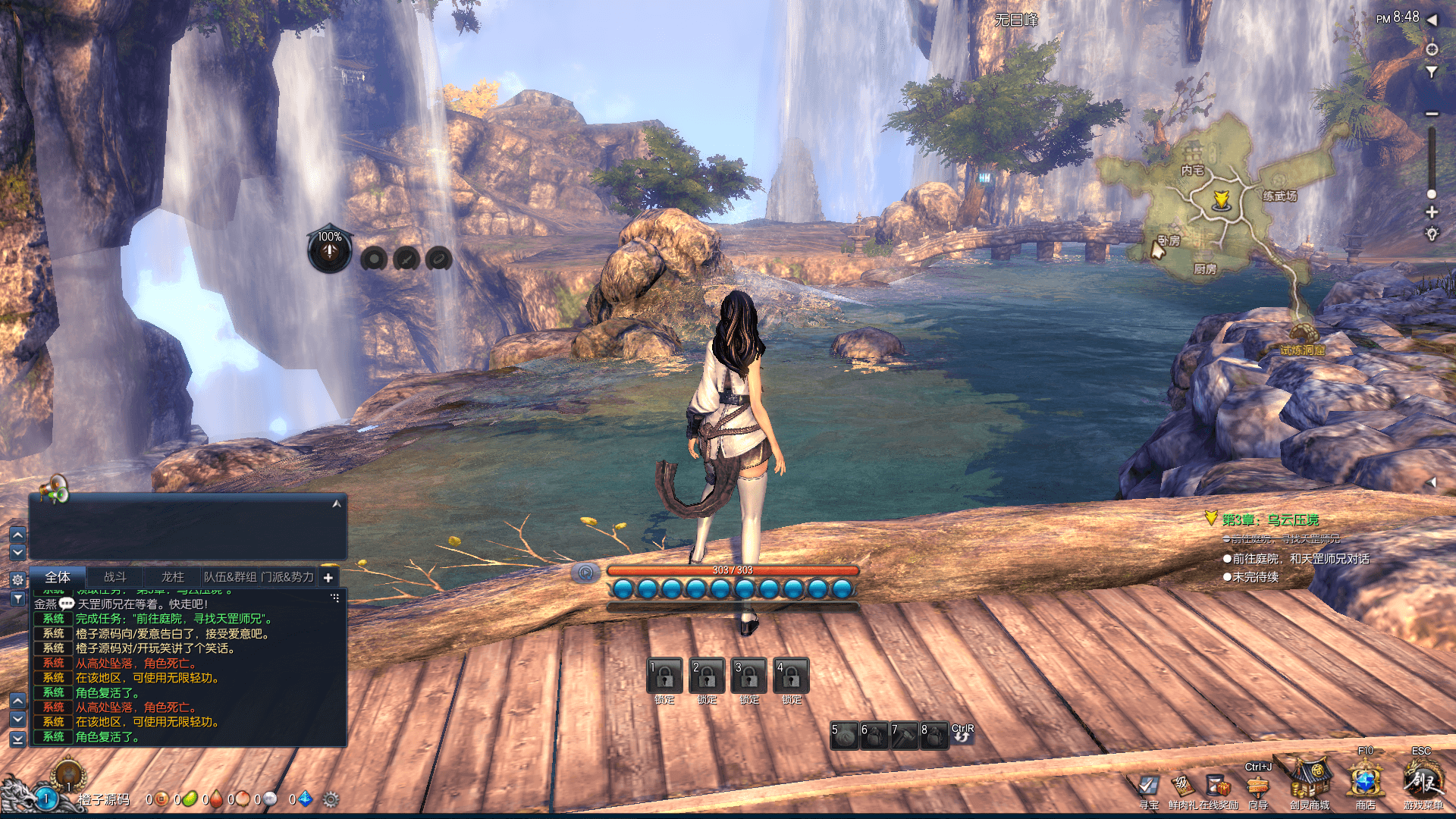1456x819 pixels.
Task: Switch to the 战斗 chat tab
Action: pyautogui.click(x=115, y=577)
